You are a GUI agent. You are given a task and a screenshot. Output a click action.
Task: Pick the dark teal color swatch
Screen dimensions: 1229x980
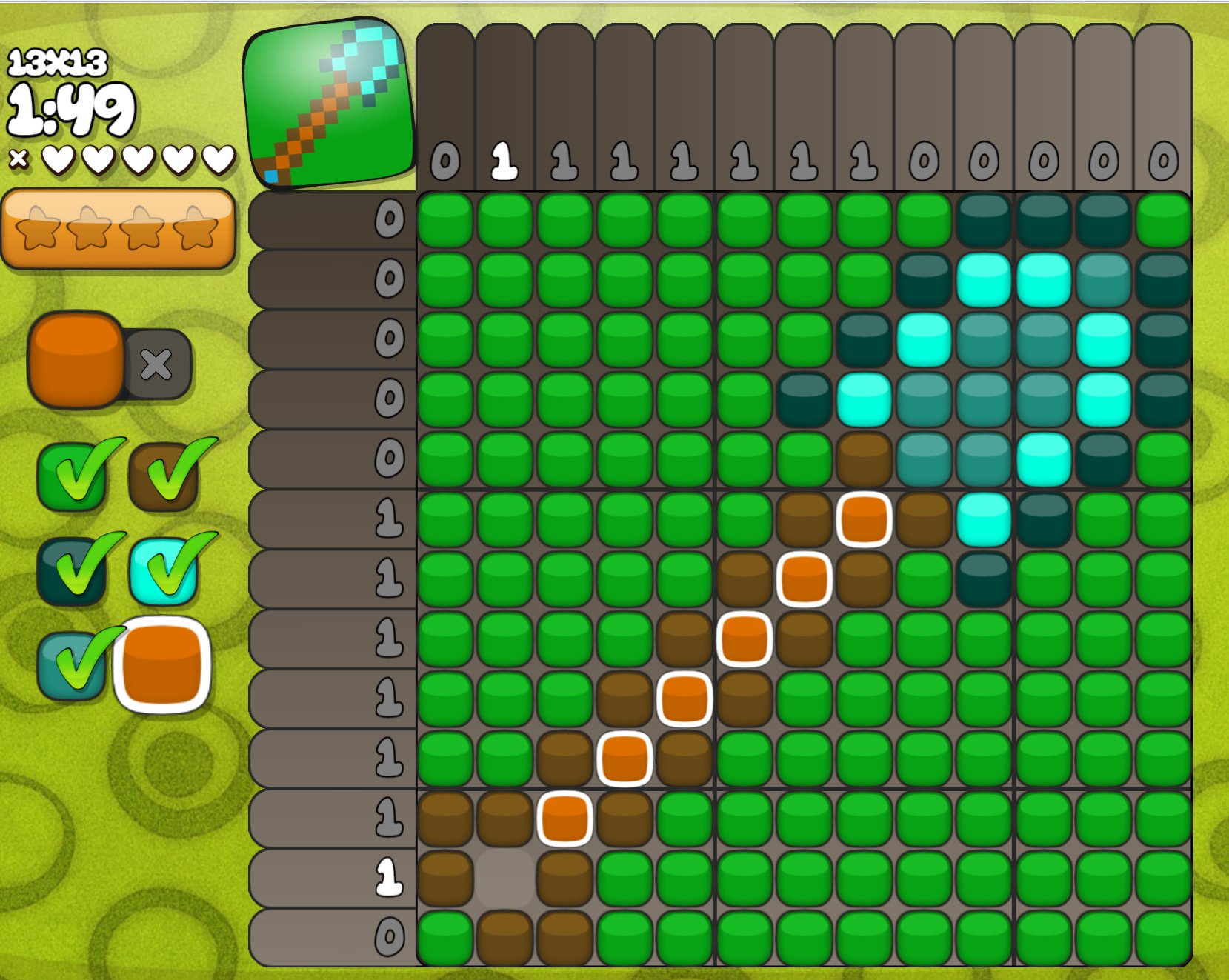[x=71, y=572]
